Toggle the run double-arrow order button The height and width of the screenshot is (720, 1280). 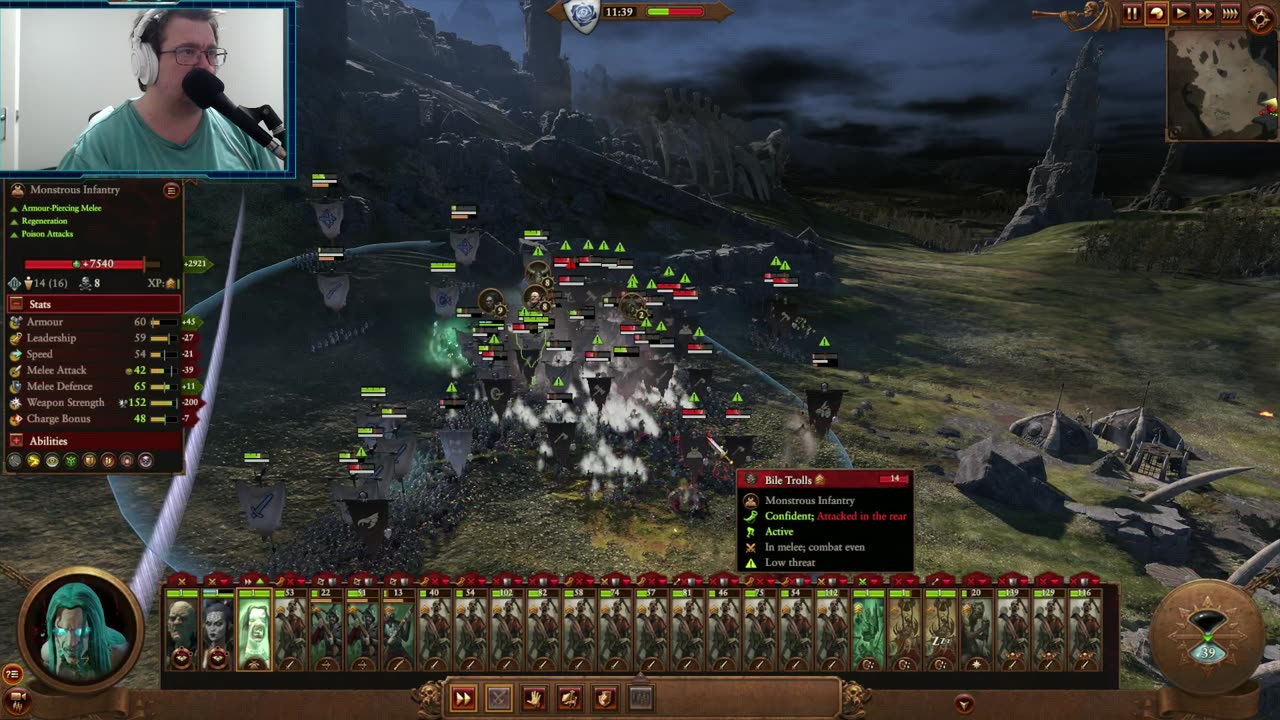[463, 698]
